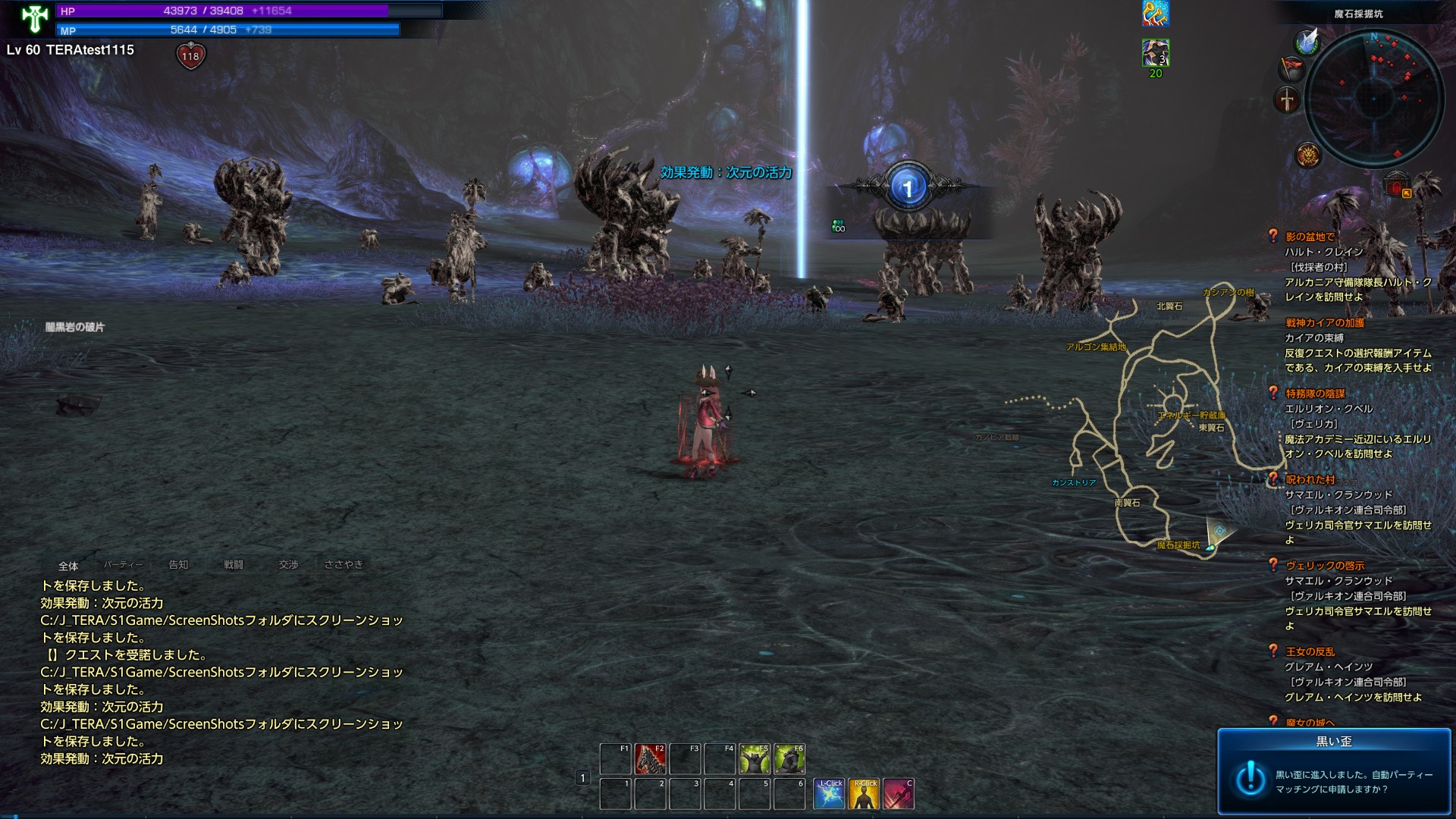Select the 影の盆地で quest tracker entry
1456x819 pixels.
tap(1310, 237)
